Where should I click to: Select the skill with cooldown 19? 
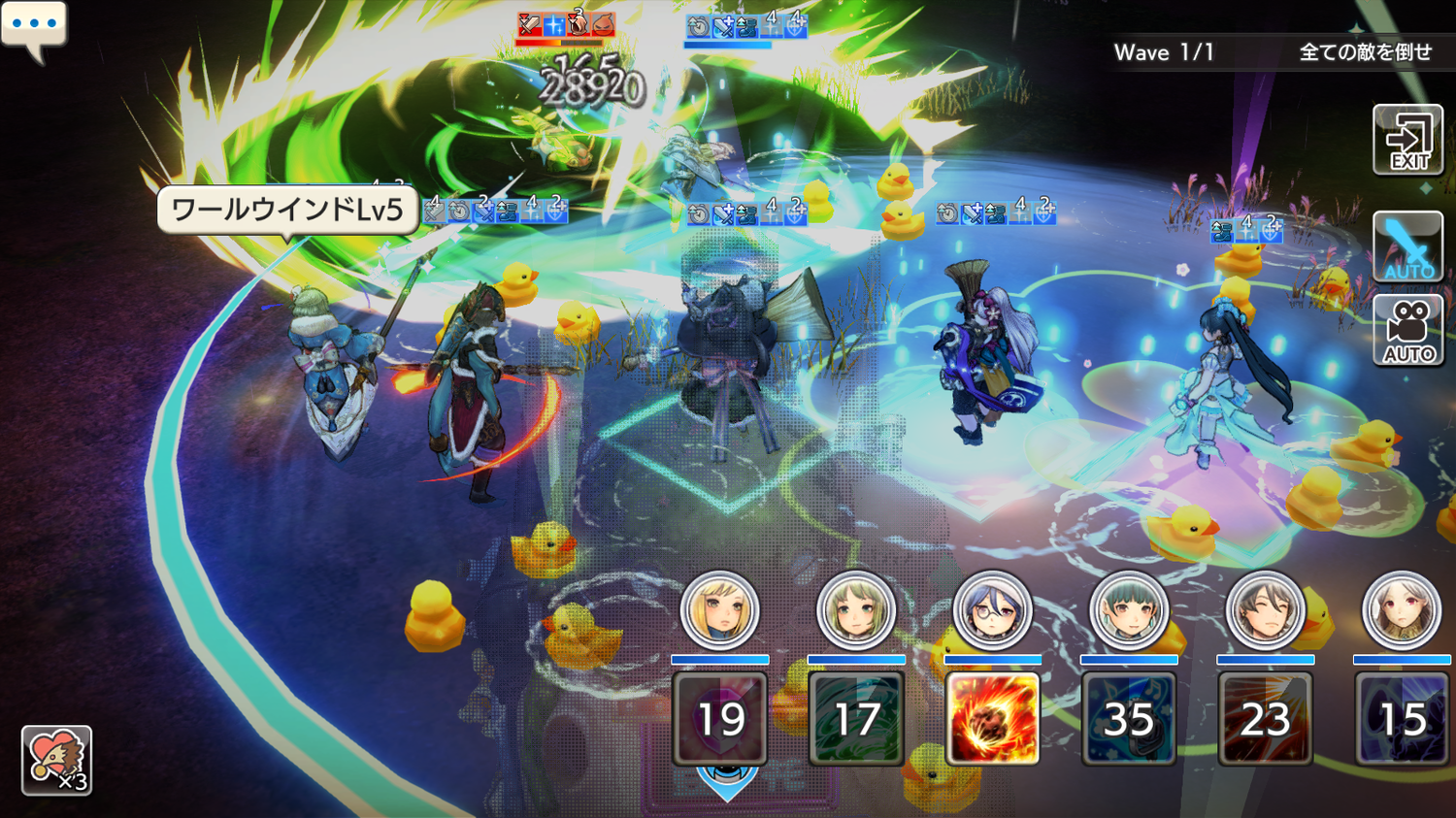click(720, 719)
